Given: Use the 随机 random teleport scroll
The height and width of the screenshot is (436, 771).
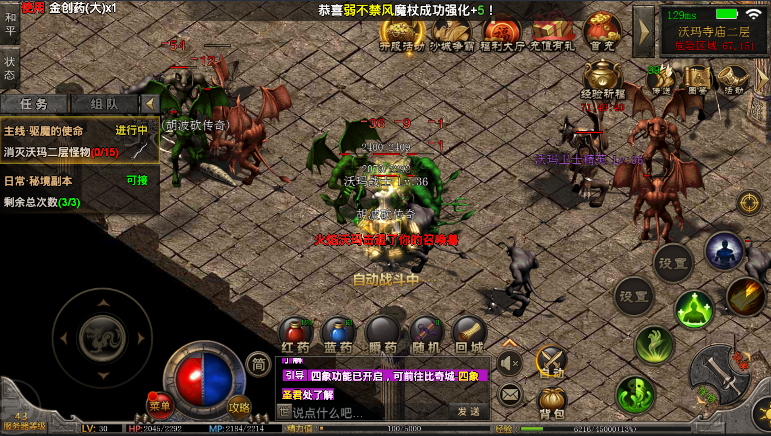Looking at the screenshot, I should coord(425,331).
